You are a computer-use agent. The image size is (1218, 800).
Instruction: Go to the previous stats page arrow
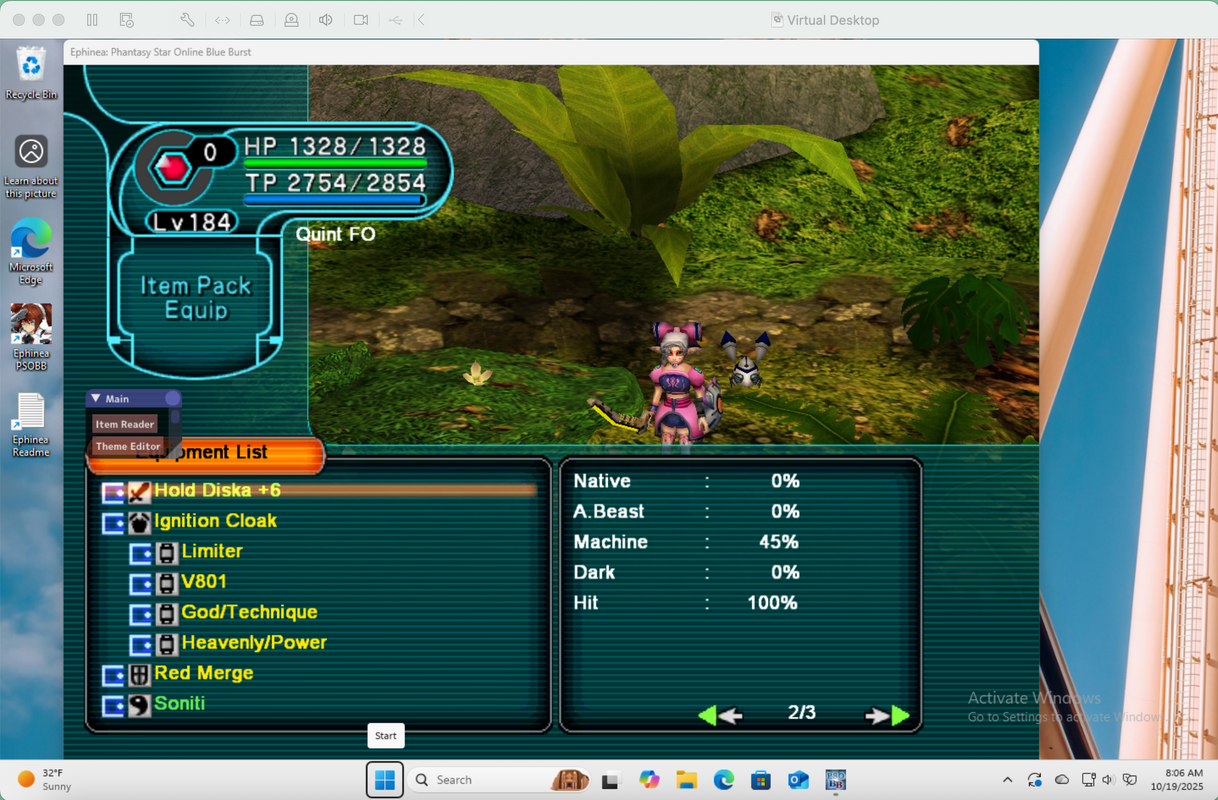pyautogui.click(x=719, y=715)
